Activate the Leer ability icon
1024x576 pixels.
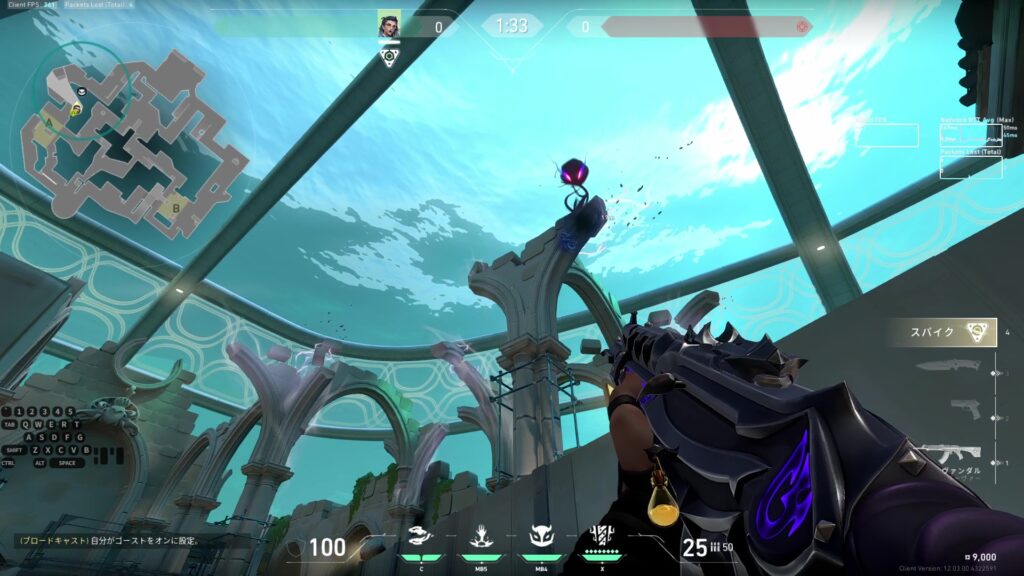[x=420, y=537]
